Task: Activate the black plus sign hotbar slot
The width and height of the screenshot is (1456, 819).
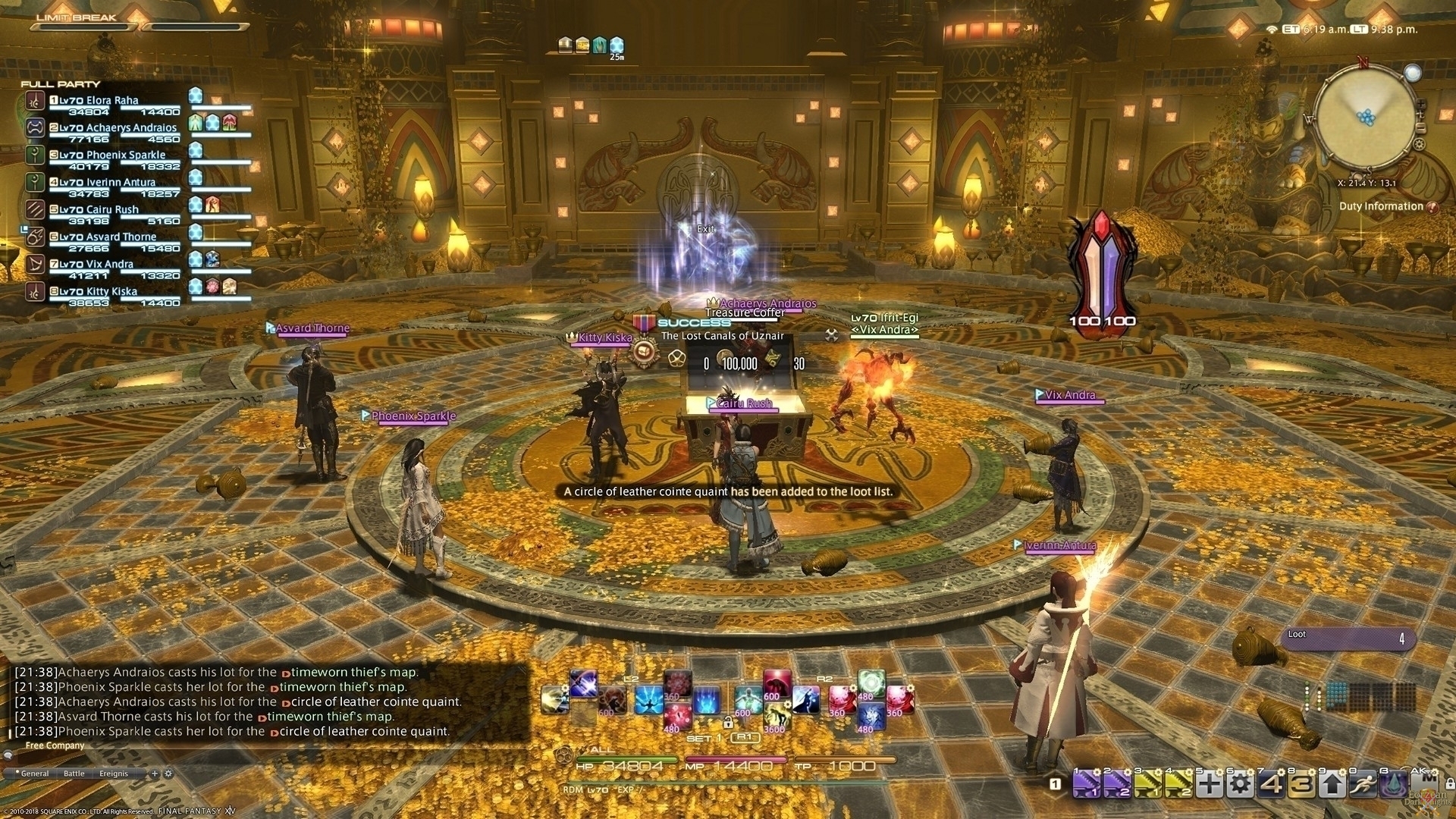Action: (x=1210, y=784)
